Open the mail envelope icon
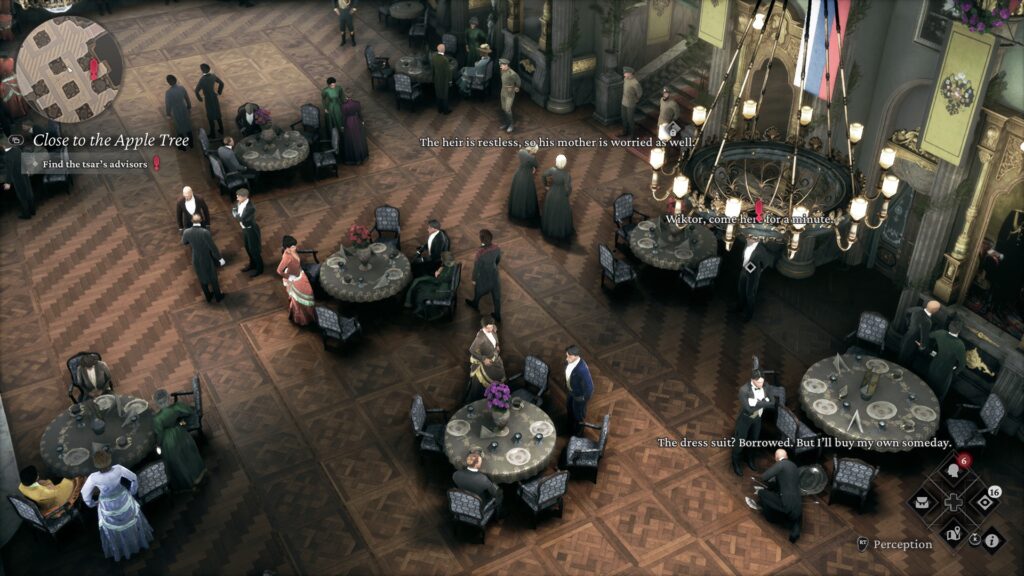1024x576 pixels. pos(923,503)
